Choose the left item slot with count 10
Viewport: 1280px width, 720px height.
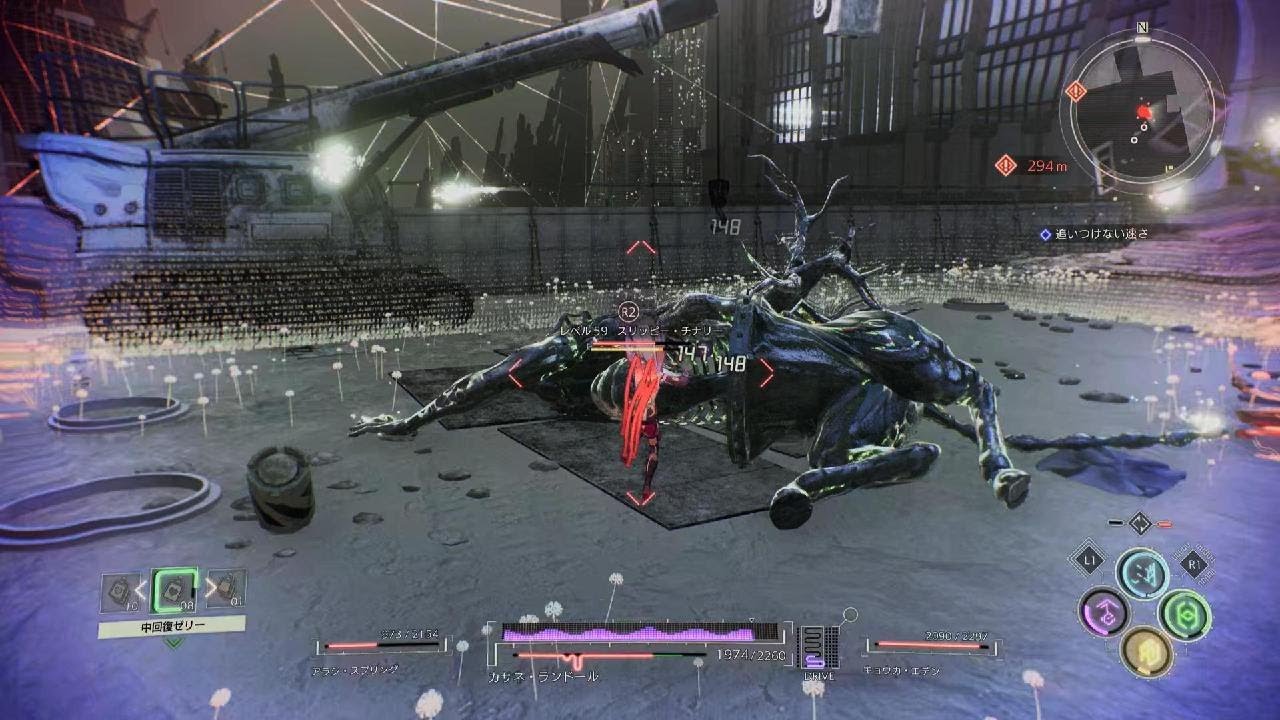pos(120,592)
